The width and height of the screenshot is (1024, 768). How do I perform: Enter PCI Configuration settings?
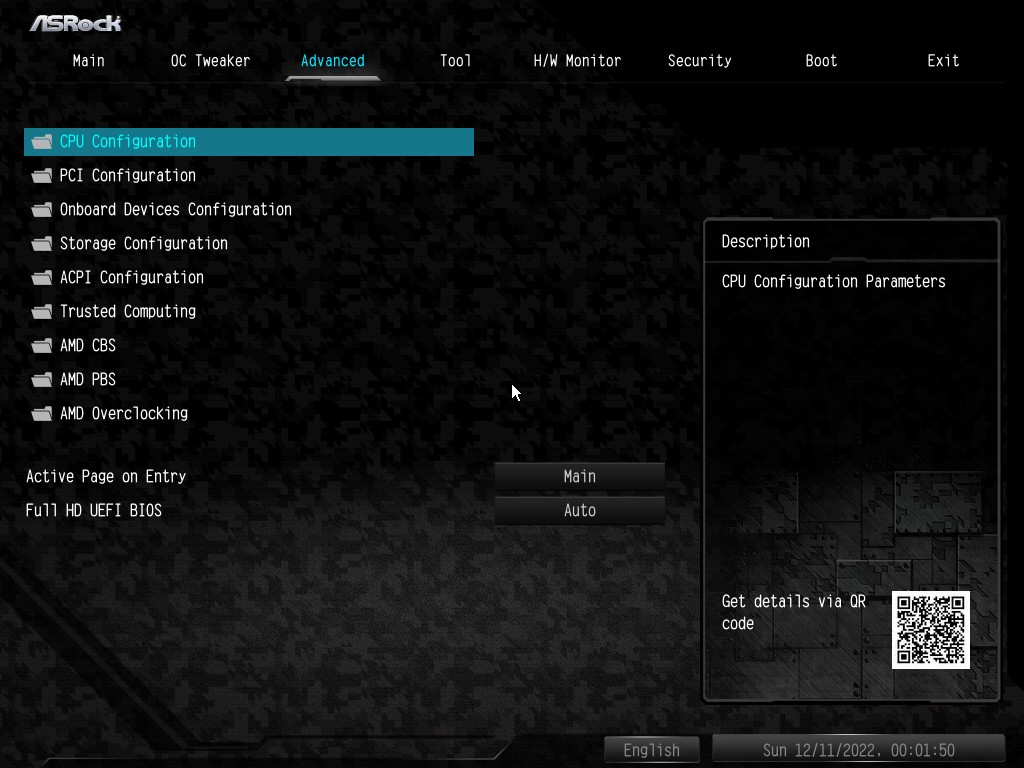click(128, 176)
